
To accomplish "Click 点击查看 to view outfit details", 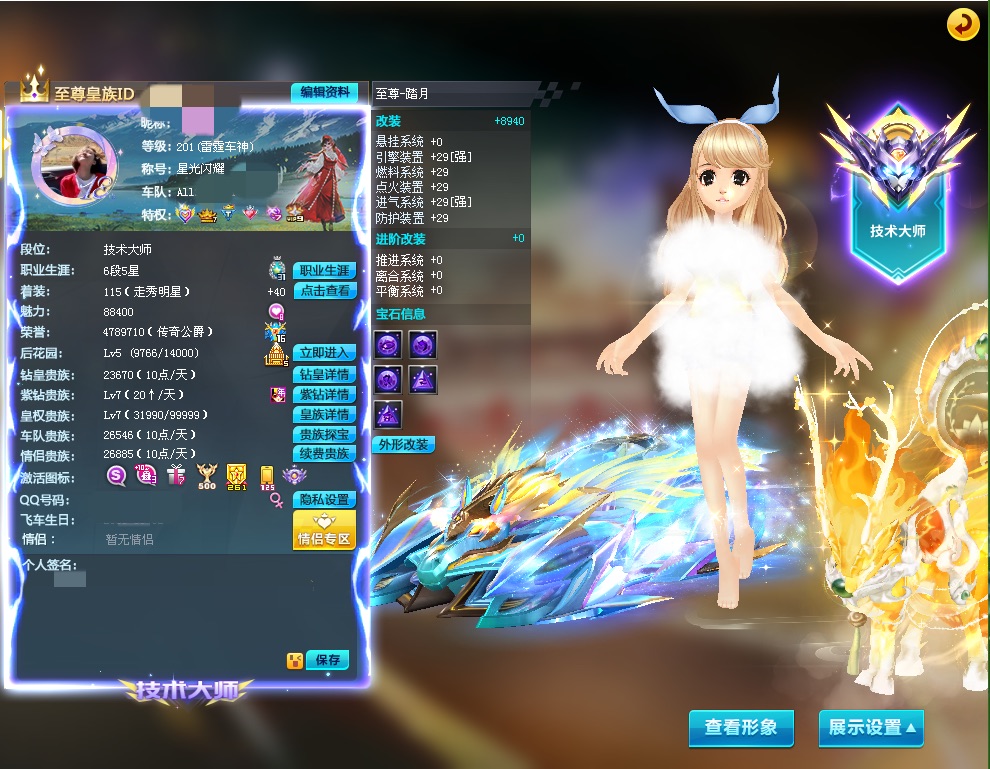I will coord(324,291).
